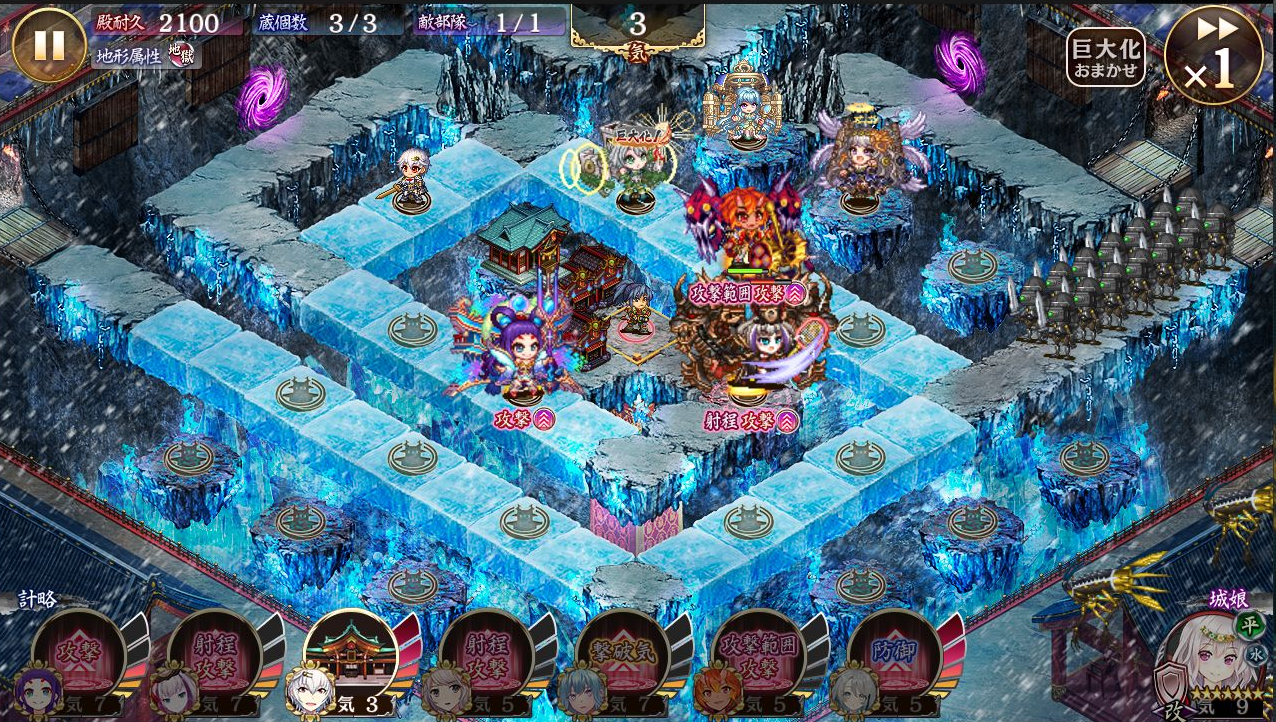Image resolution: width=1276 pixels, height=722 pixels.
Task: Select the shrine building strategy icon
Action: click(351, 654)
